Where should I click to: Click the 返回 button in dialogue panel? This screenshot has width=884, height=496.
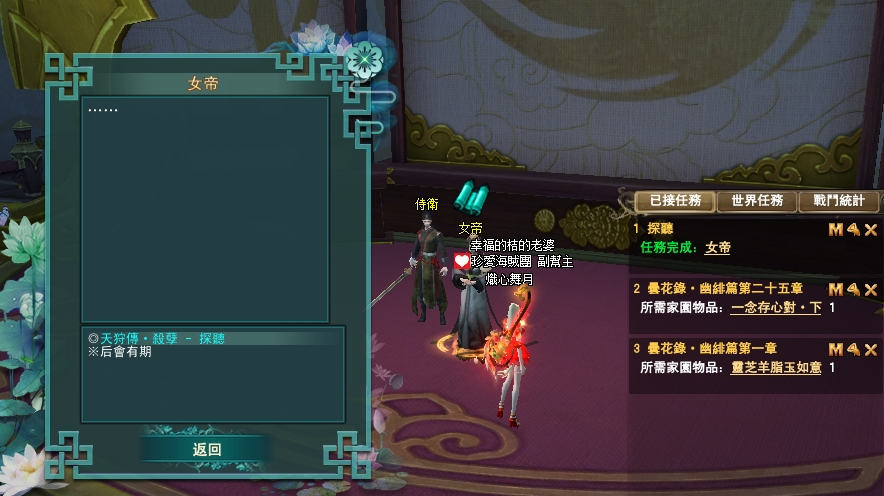[x=207, y=450]
